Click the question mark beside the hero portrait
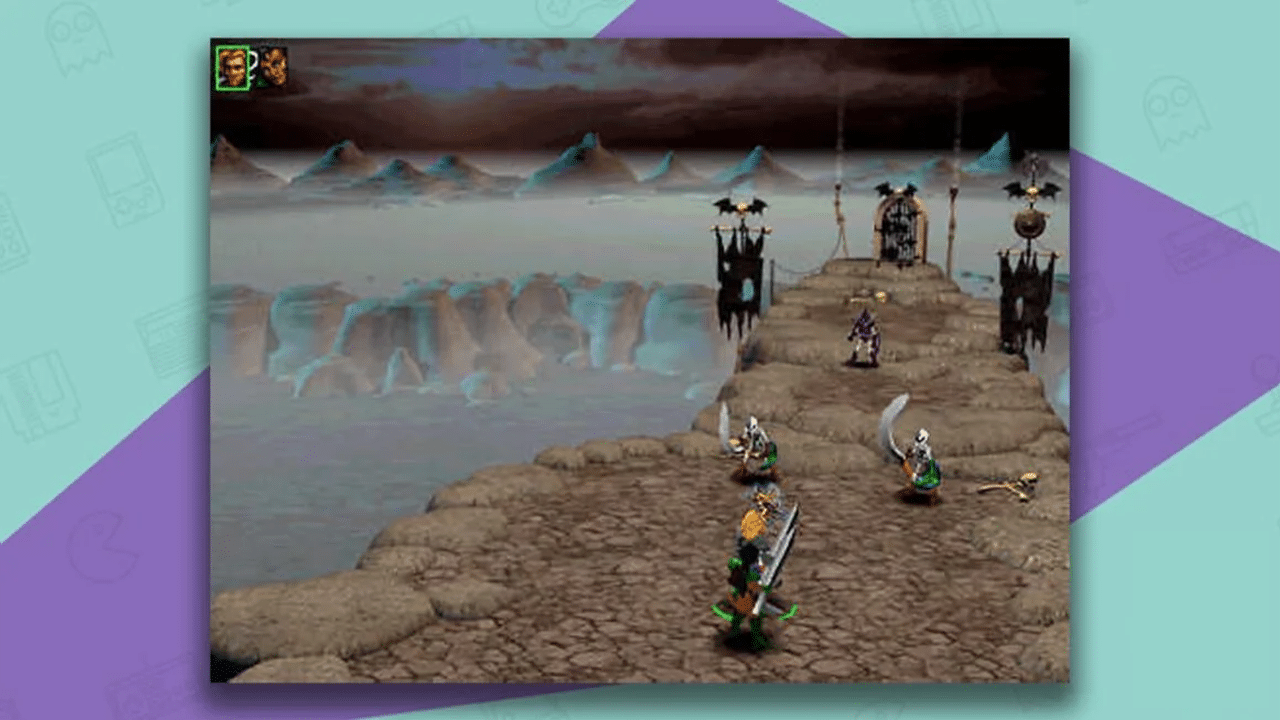Viewport: 1280px width, 720px height. (253, 62)
